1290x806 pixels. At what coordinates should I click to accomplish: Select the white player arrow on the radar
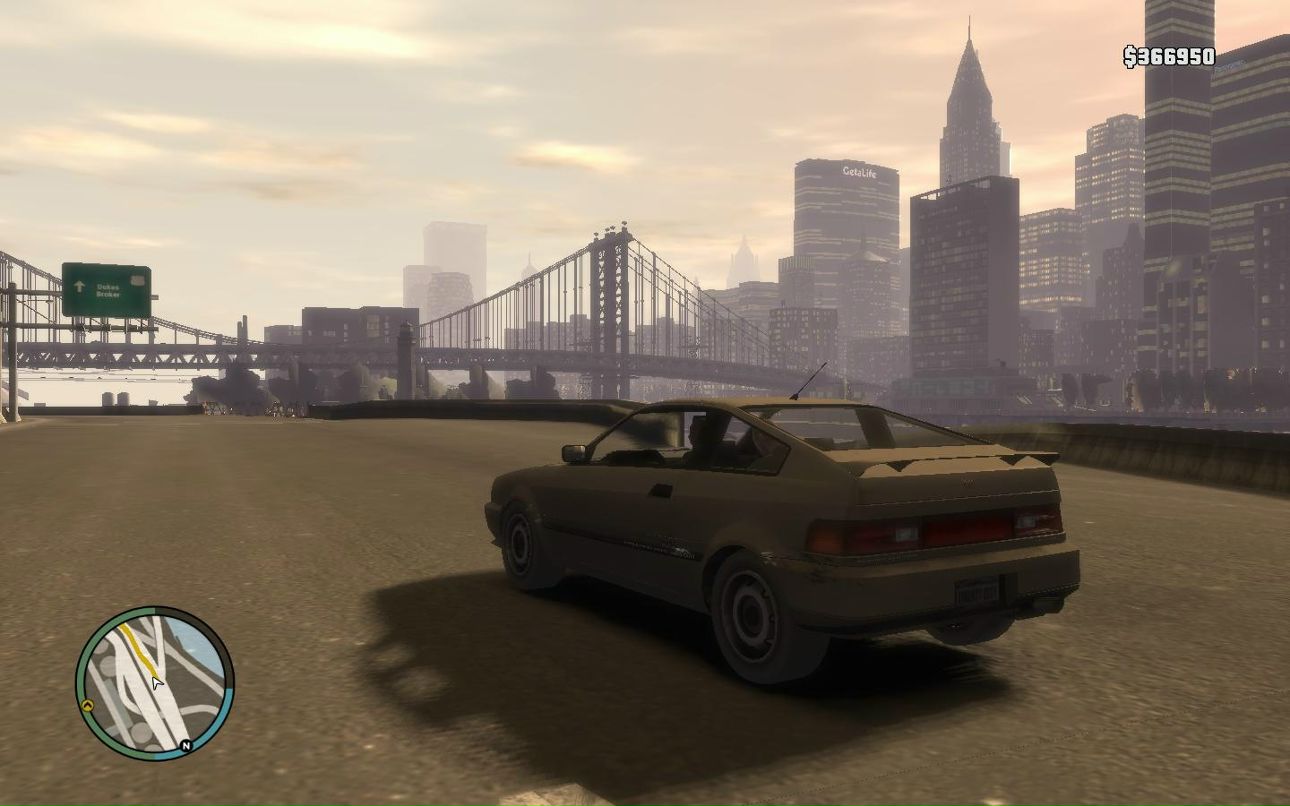point(156,683)
